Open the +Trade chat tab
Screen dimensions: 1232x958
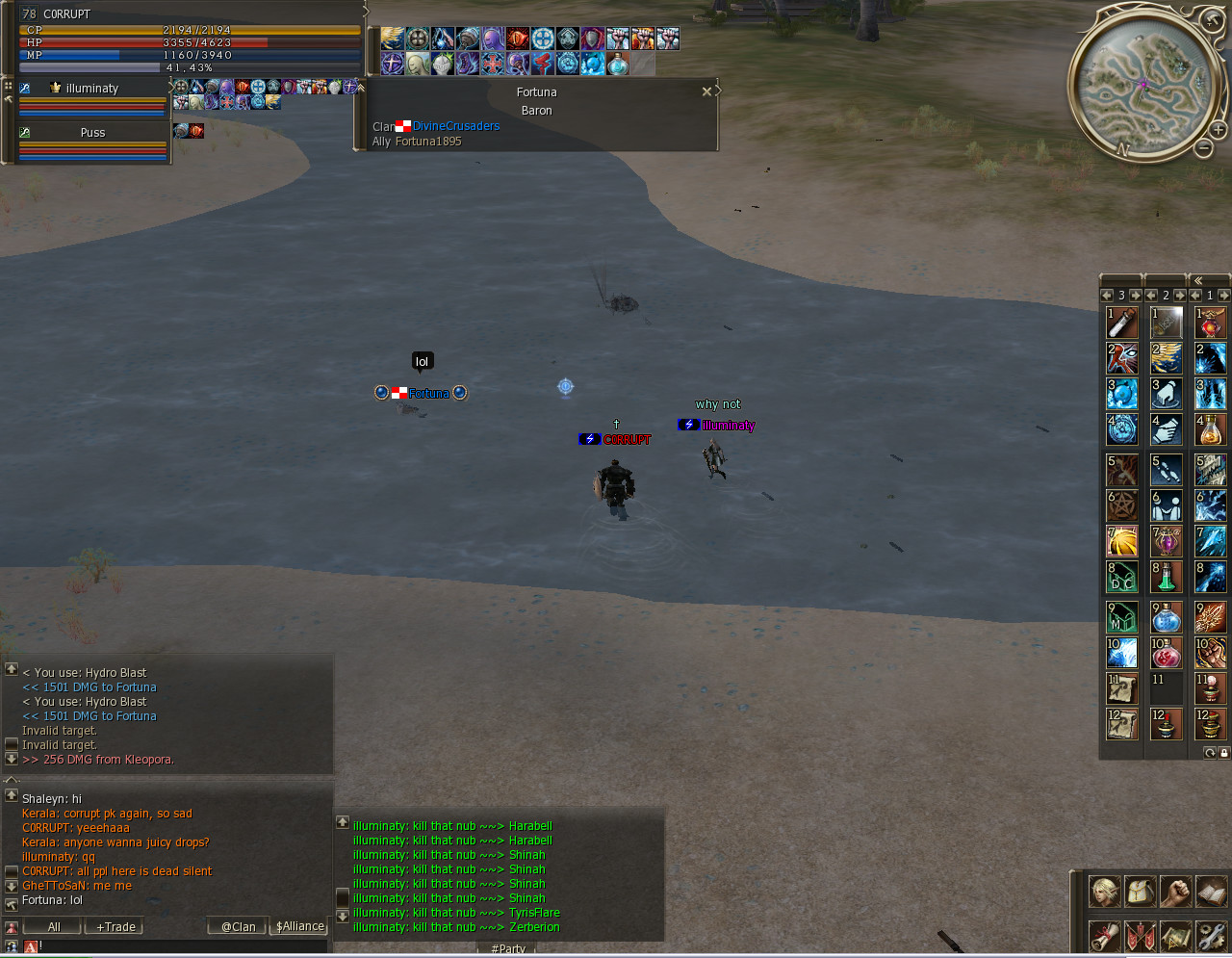click(115, 927)
